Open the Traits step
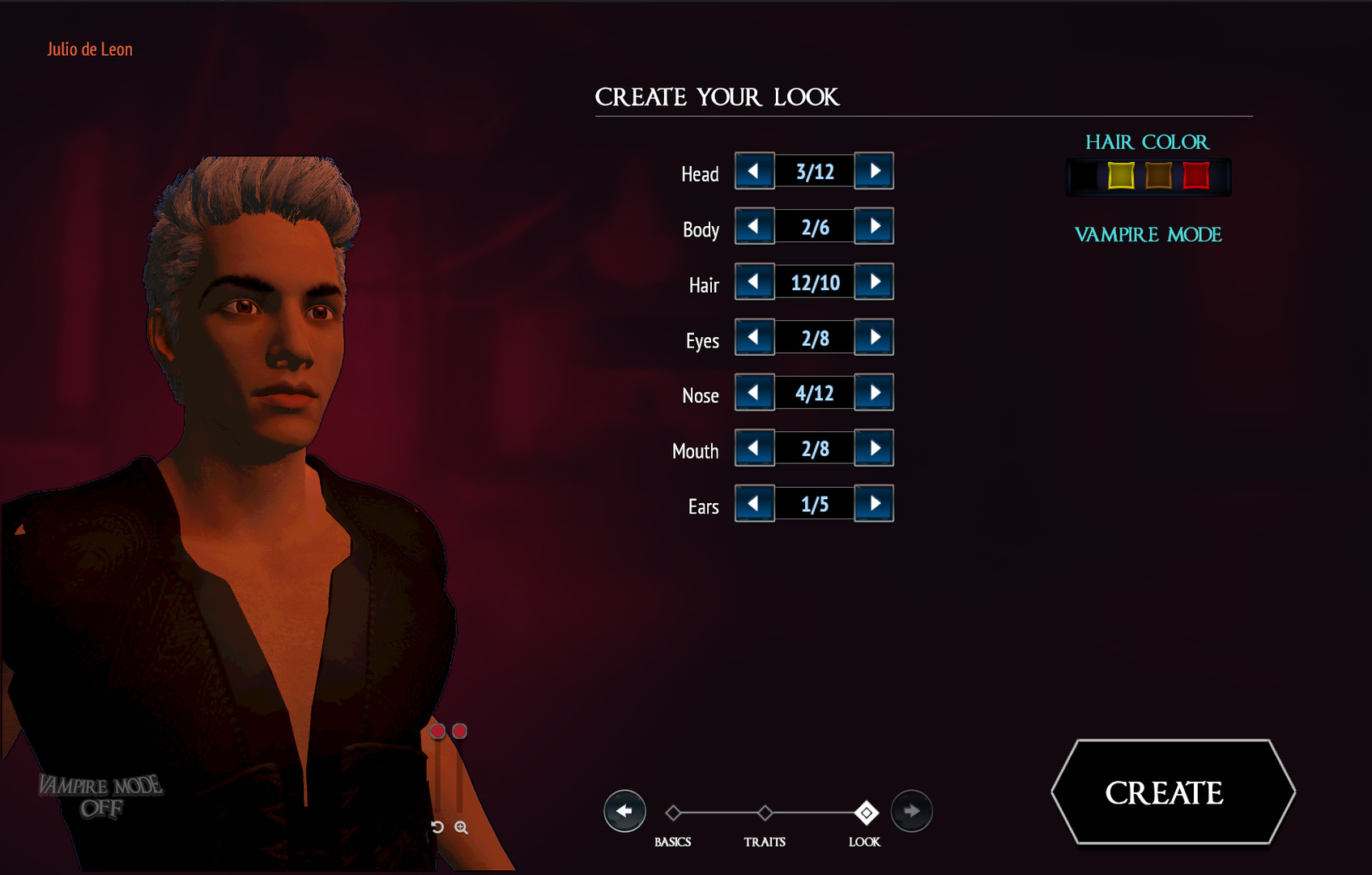1372x875 pixels. 765,811
